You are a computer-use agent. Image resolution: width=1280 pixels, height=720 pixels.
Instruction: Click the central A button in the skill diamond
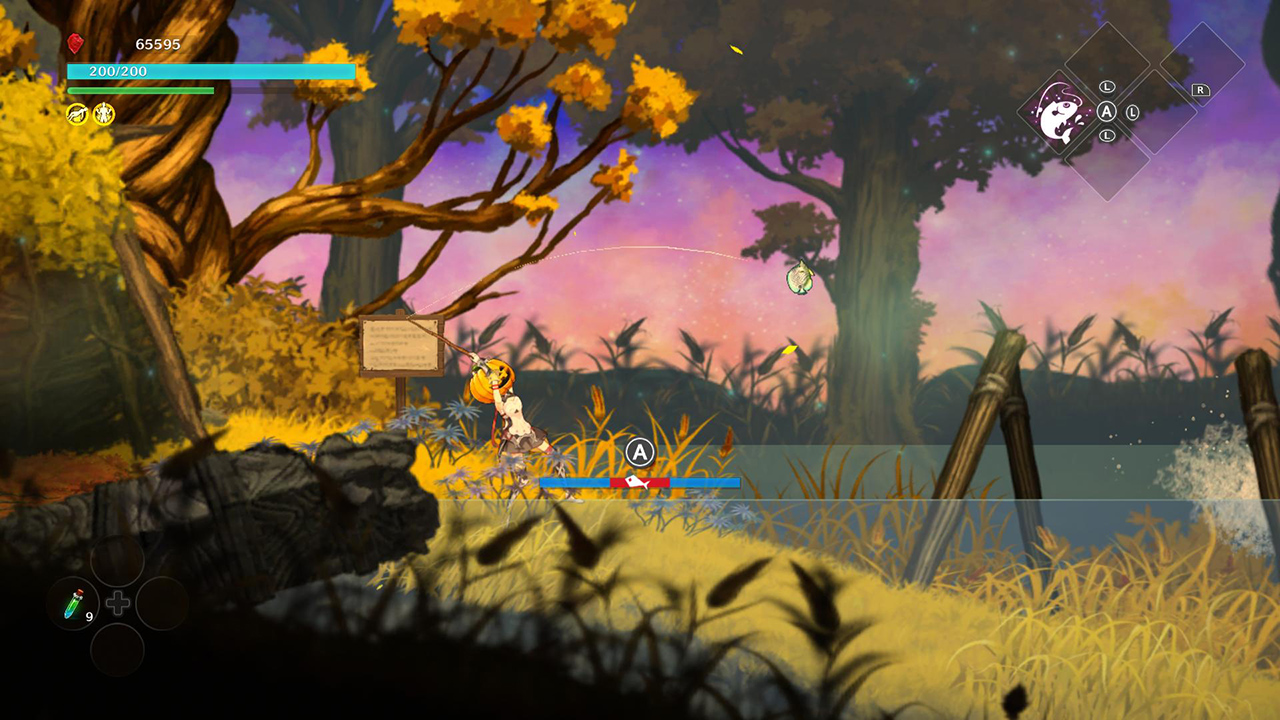pos(1108,111)
